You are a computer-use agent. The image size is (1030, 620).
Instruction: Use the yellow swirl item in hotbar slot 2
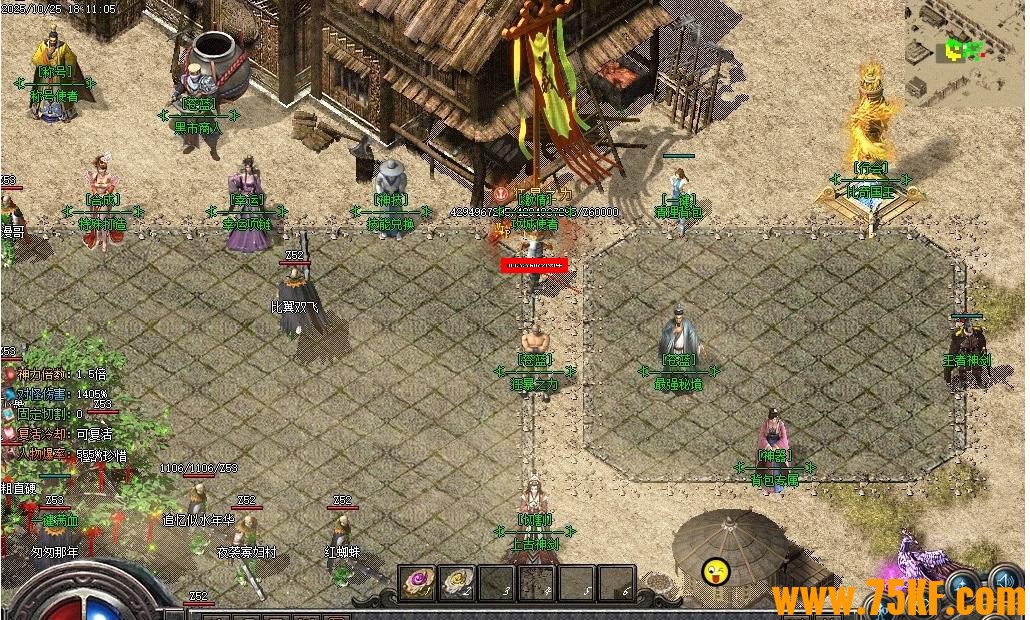457,582
